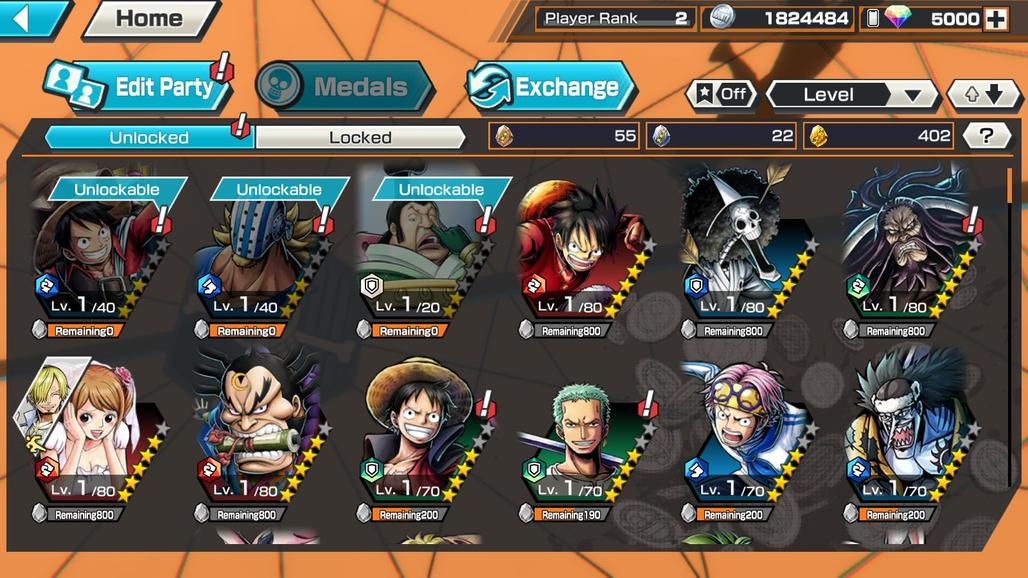This screenshot has width=1028, height=578.
Task: Open the question mark help button
Action: coord(986,136)
